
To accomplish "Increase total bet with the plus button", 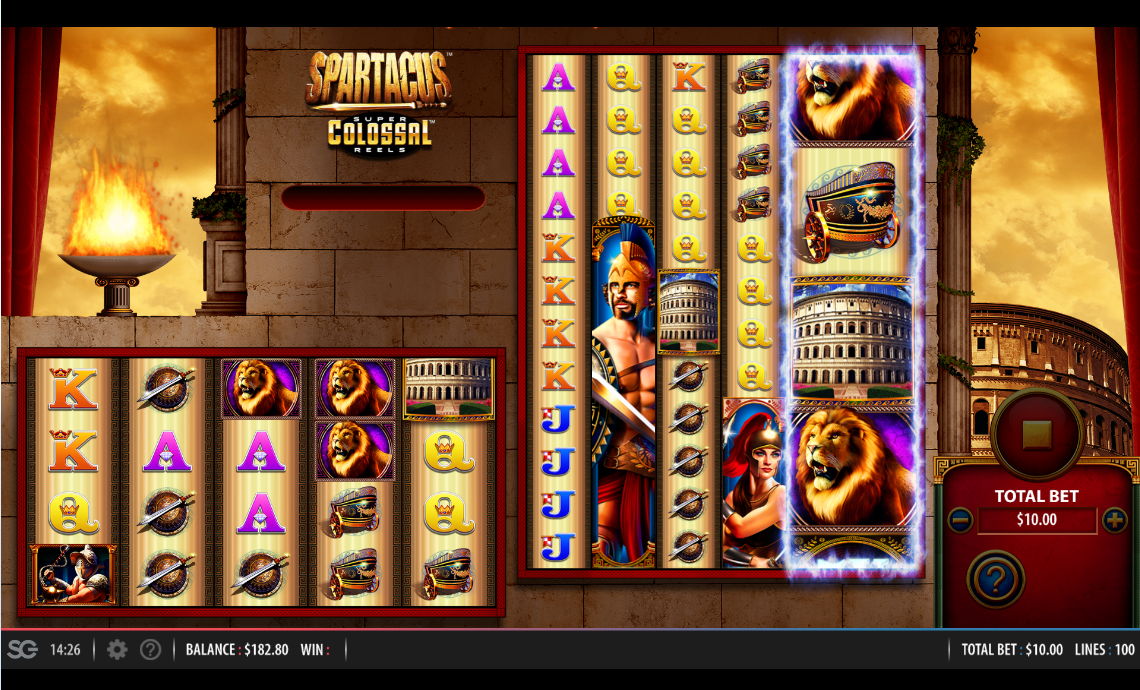I will pyautogui.click(x=1114, y=520).
